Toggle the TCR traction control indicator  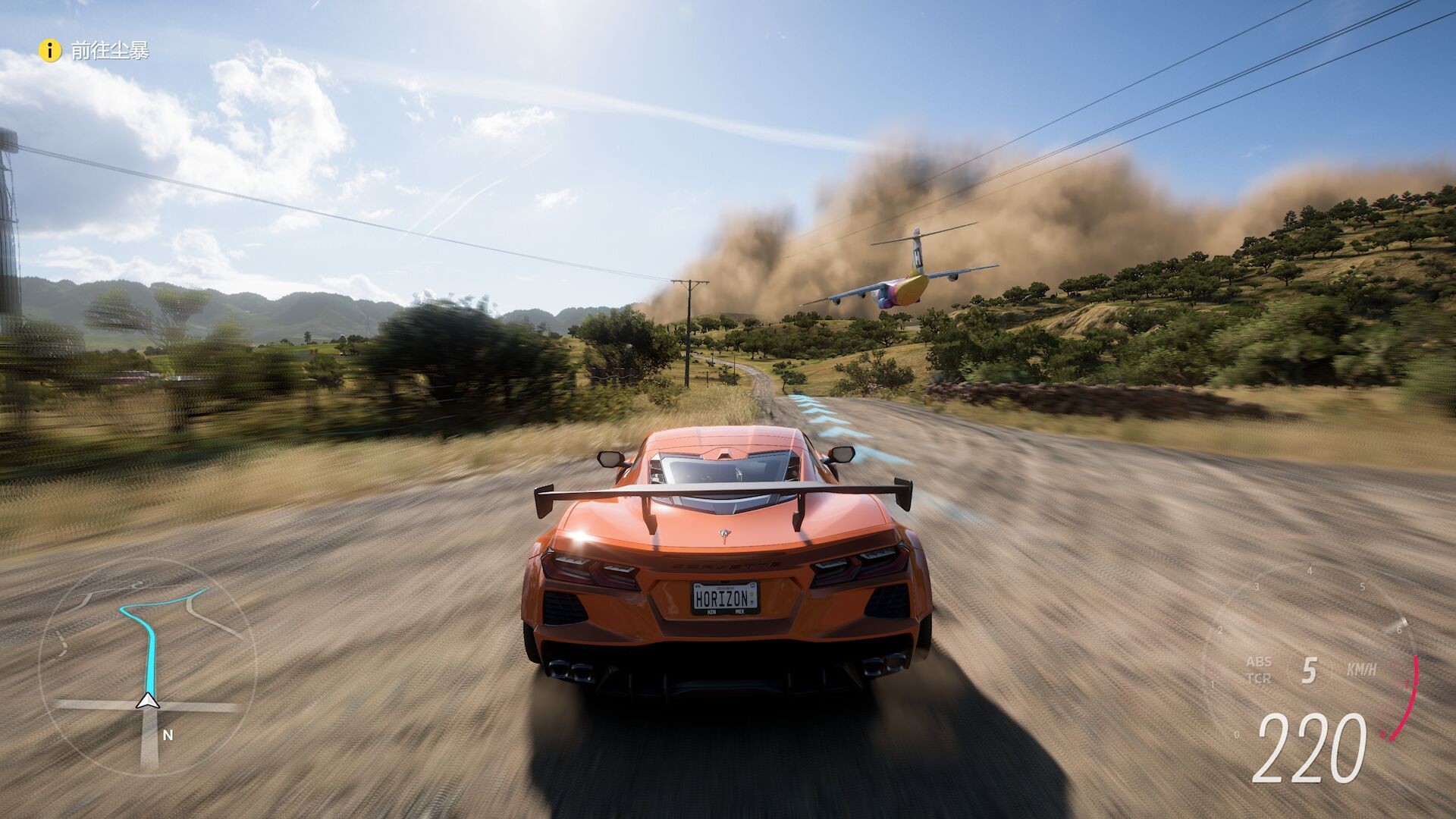(1260, 678)
